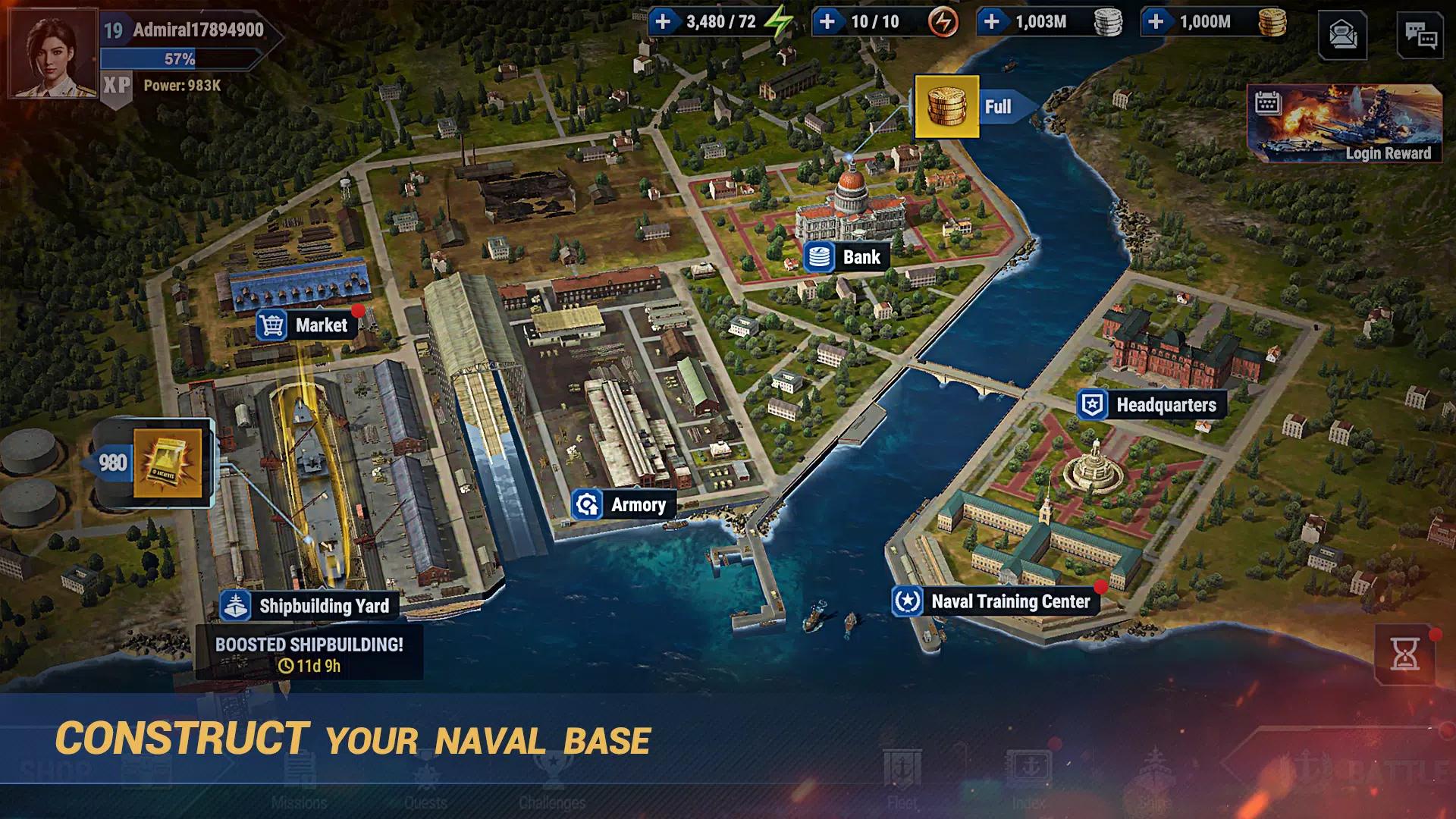Open the mail inbox

click(1342, 36)
